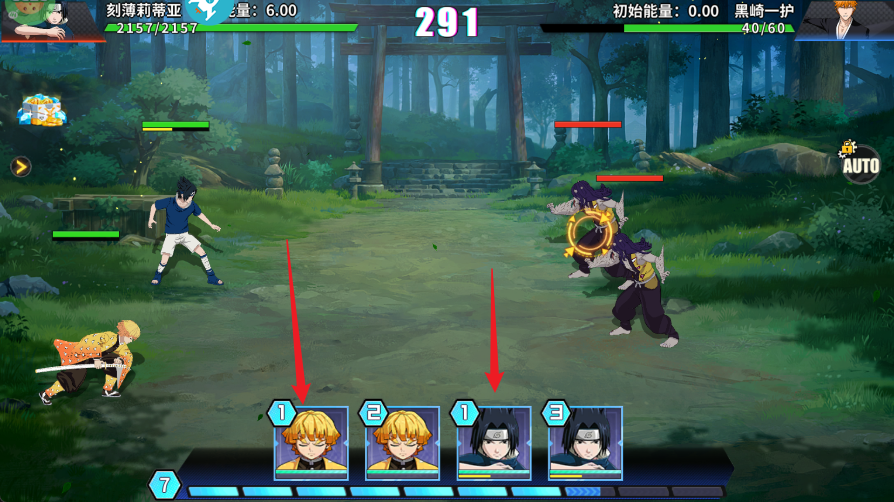
Task: Play the cost-1 Zenitsu skill card
Action: point(311,443)
